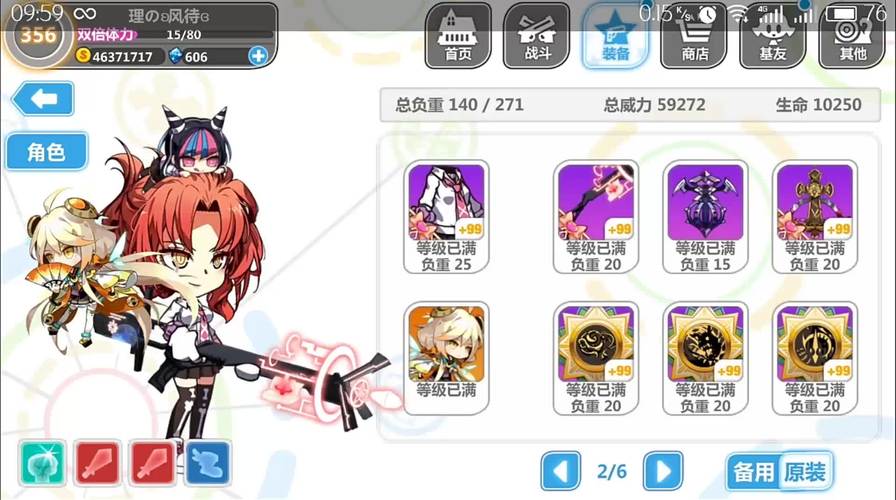Open the 基友 friends menu
The height and width of the screenshot is (500, 896).
pos(773,37)
